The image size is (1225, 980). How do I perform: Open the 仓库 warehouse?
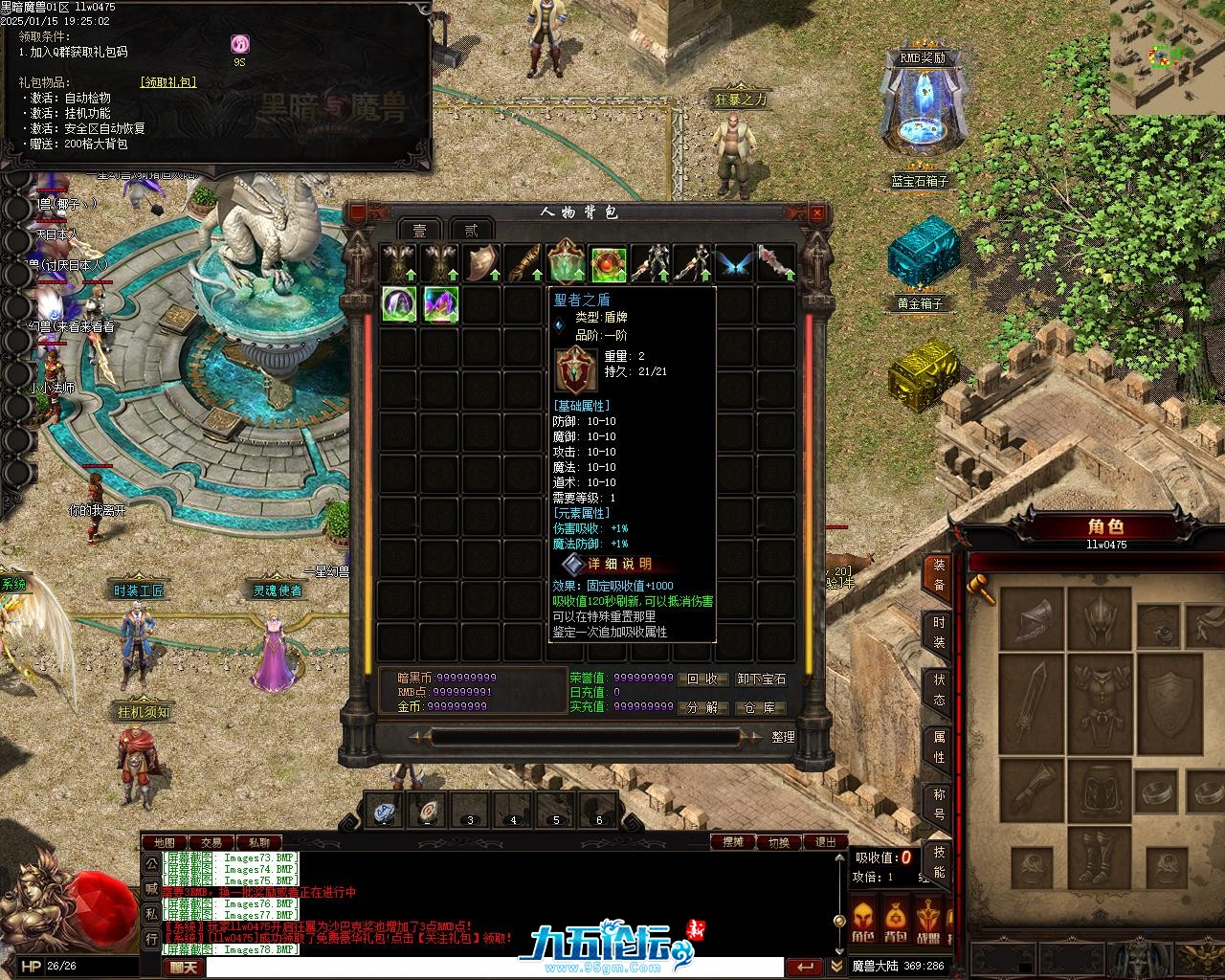(760, 708)
